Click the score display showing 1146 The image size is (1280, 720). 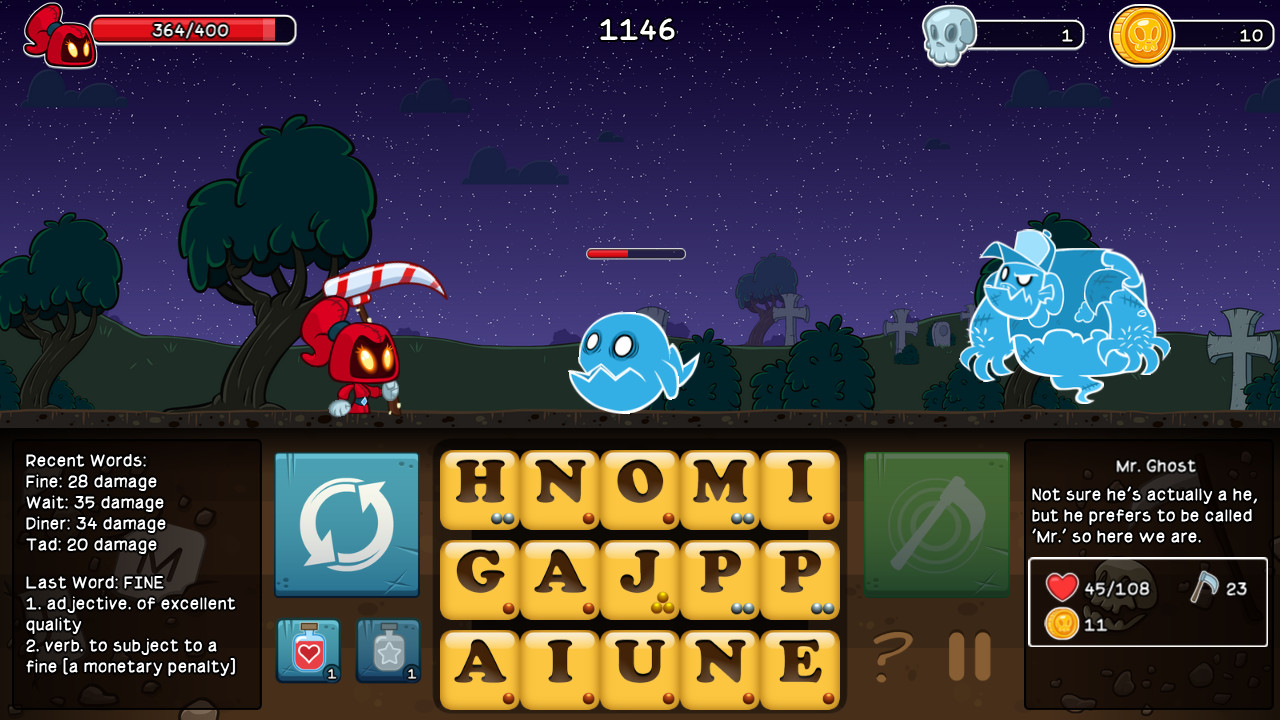639,29
